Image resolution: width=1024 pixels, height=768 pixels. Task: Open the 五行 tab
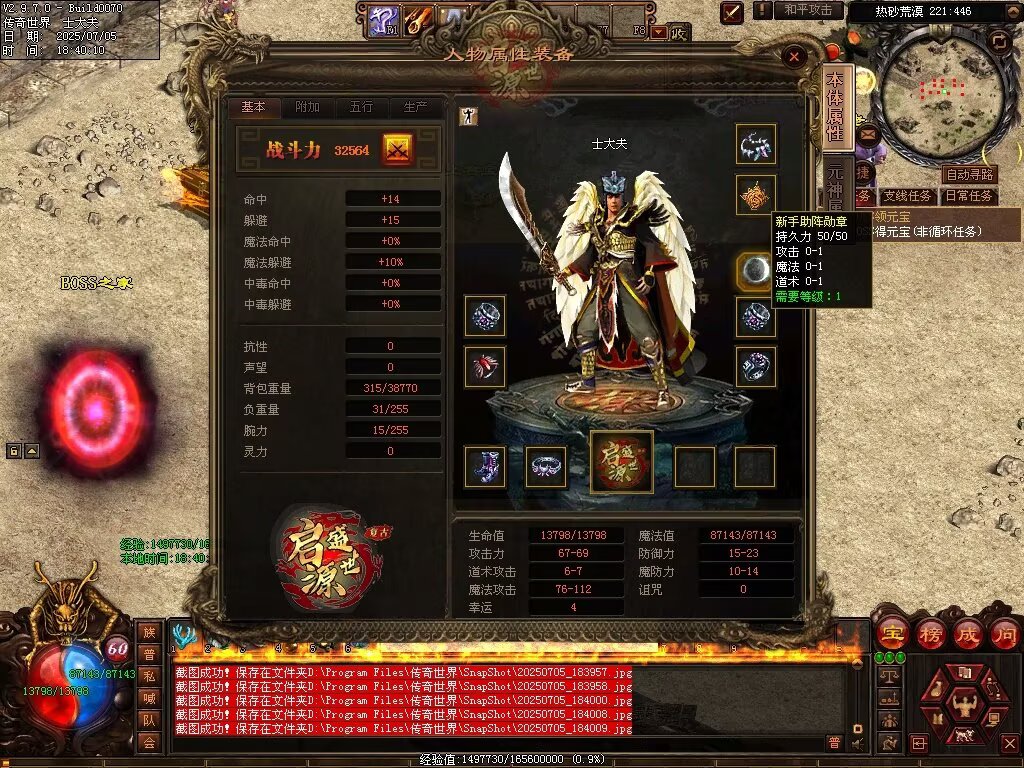click(x=361, y=107)
